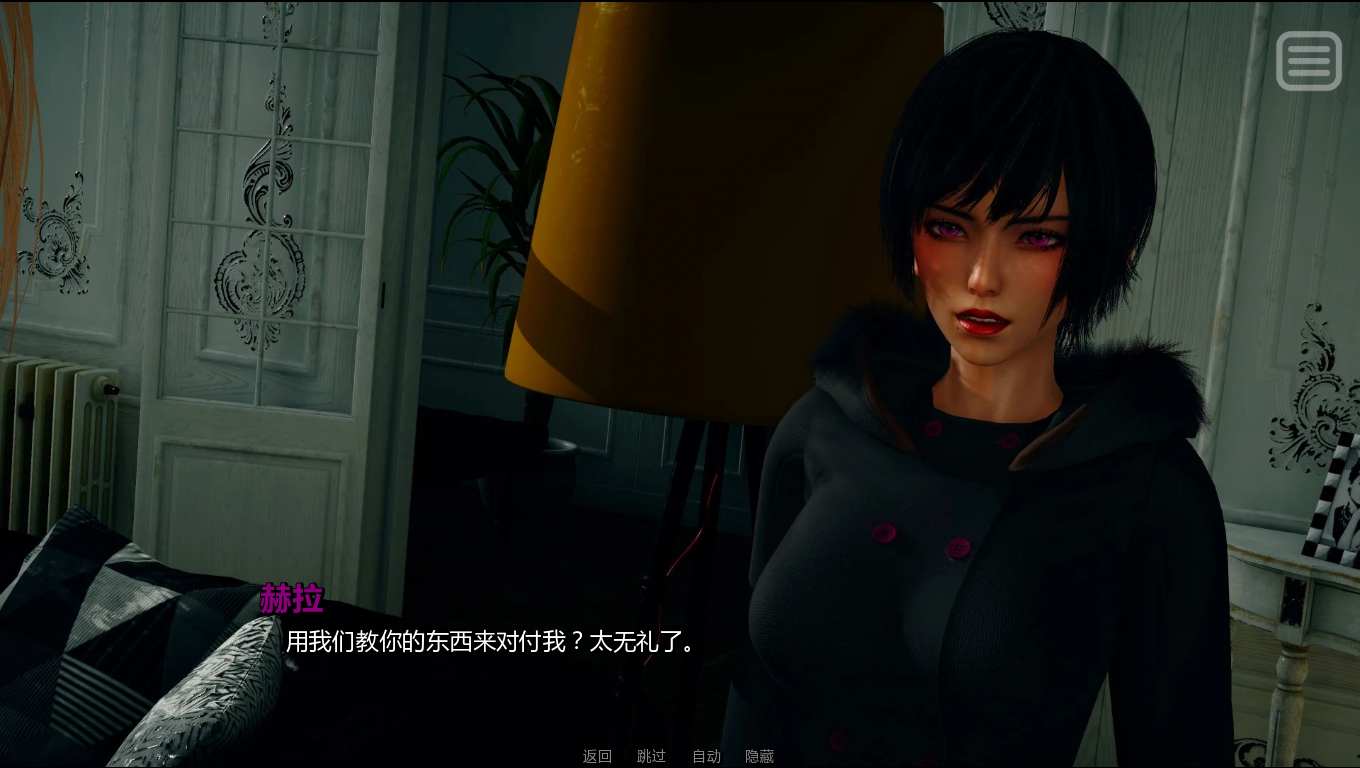The height and width of the screenshot is (768, 1360).
Task: Click 返回 to rewind to previous line
Action: click(596, 756)
